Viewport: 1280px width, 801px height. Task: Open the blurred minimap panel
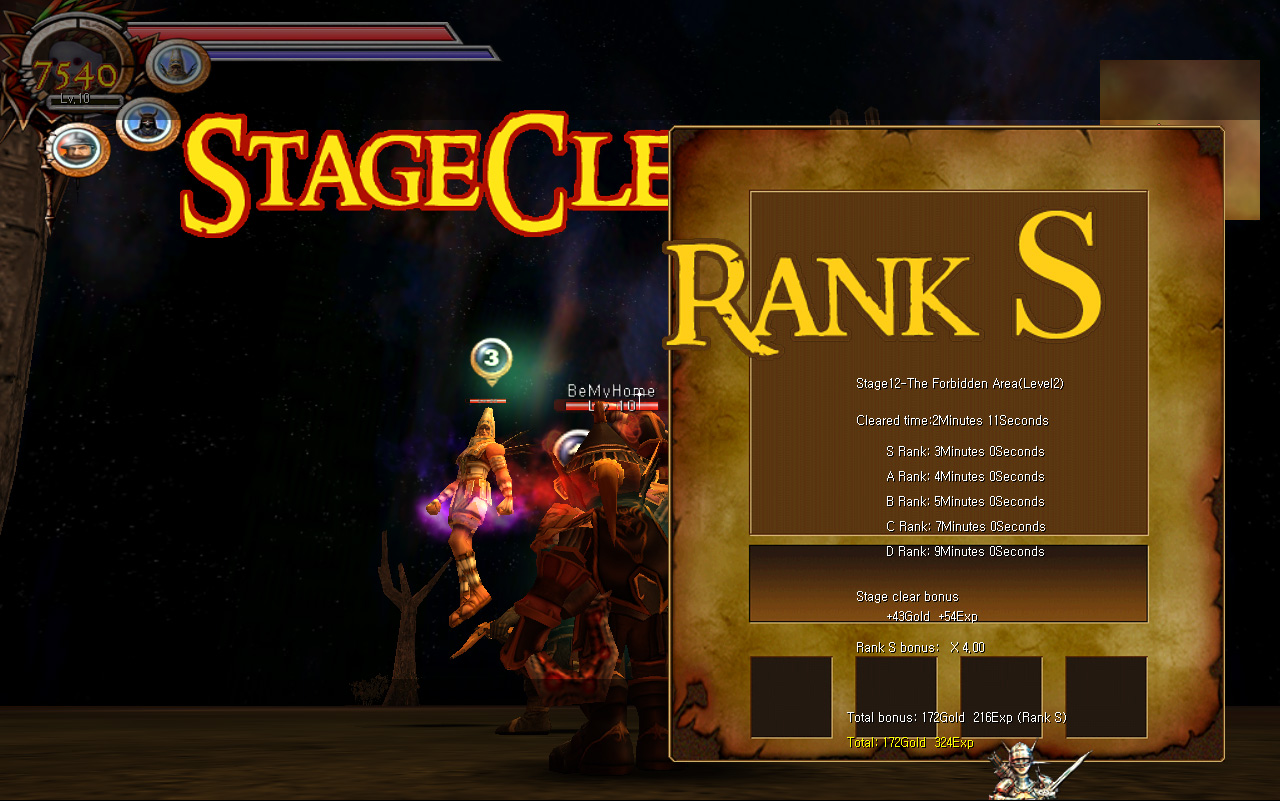[1179, 138]
